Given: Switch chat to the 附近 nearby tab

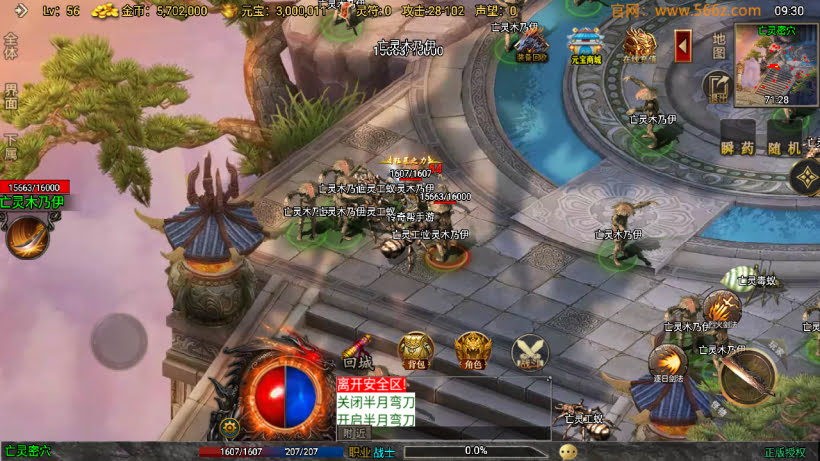Looking at the screenshot, I should 354,434.
